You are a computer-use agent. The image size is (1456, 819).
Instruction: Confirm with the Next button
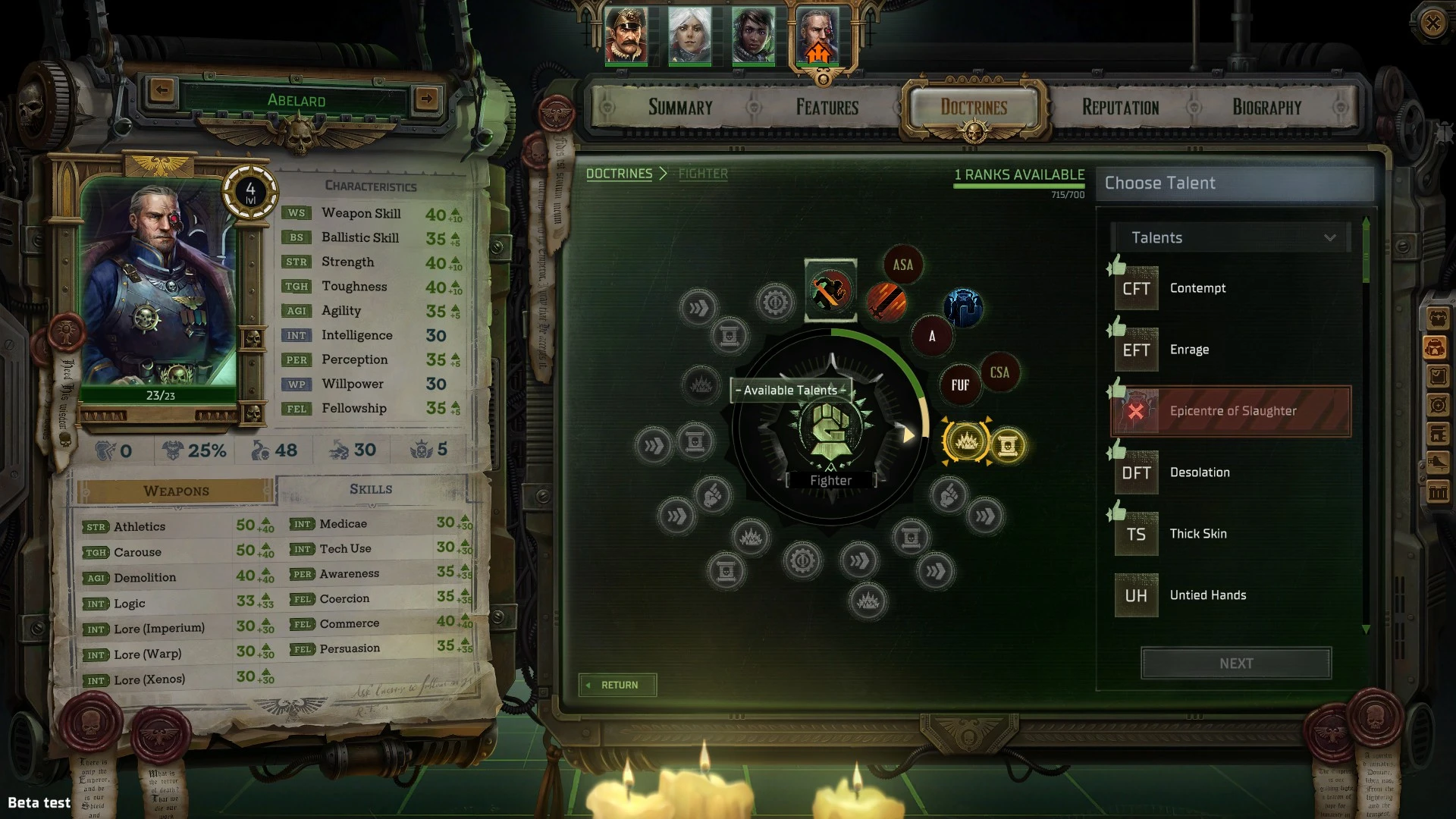point(1235,664)
